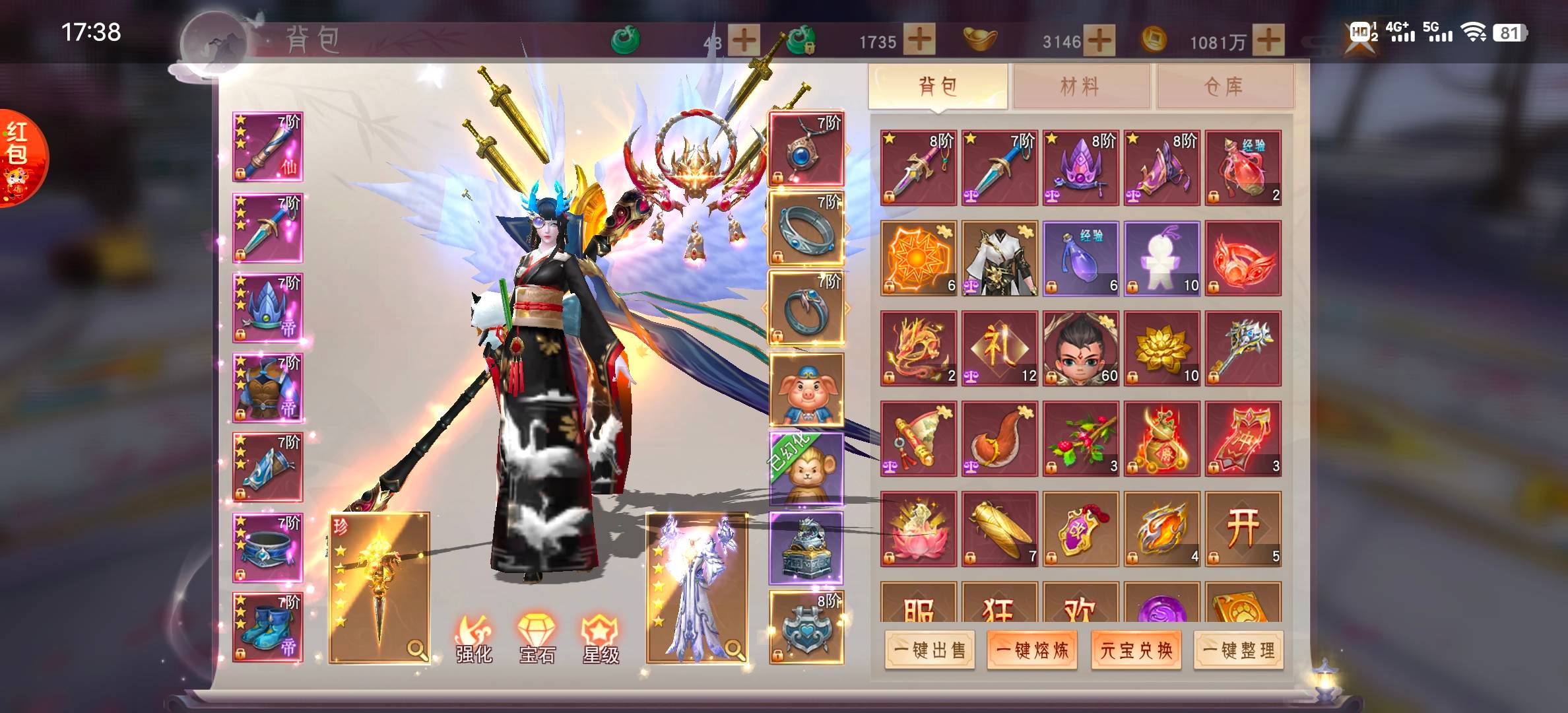
Task: Select the equipped blue boots slot
Action: point(268,627)
